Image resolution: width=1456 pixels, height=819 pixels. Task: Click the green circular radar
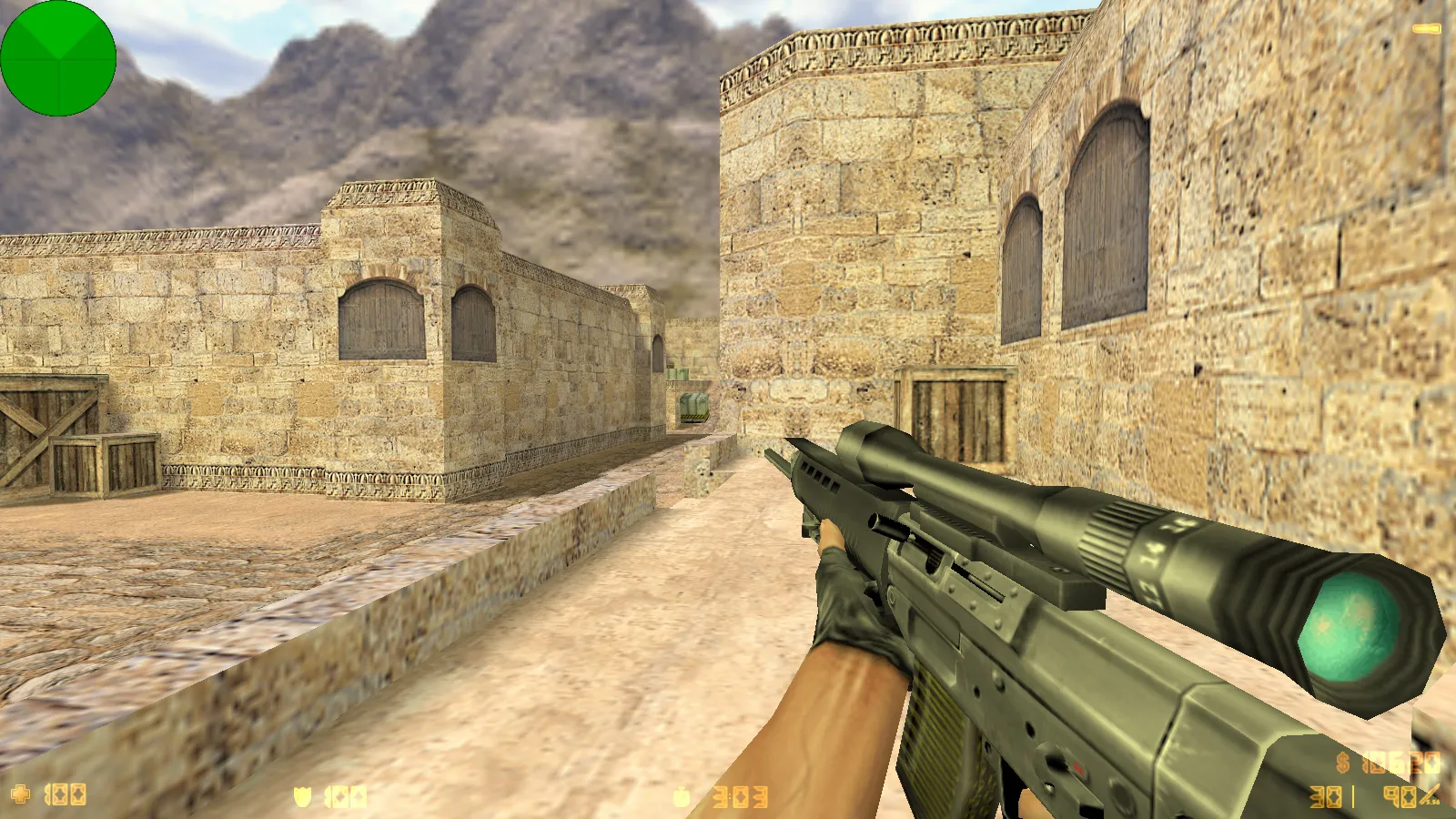click(x=58, y=58)
